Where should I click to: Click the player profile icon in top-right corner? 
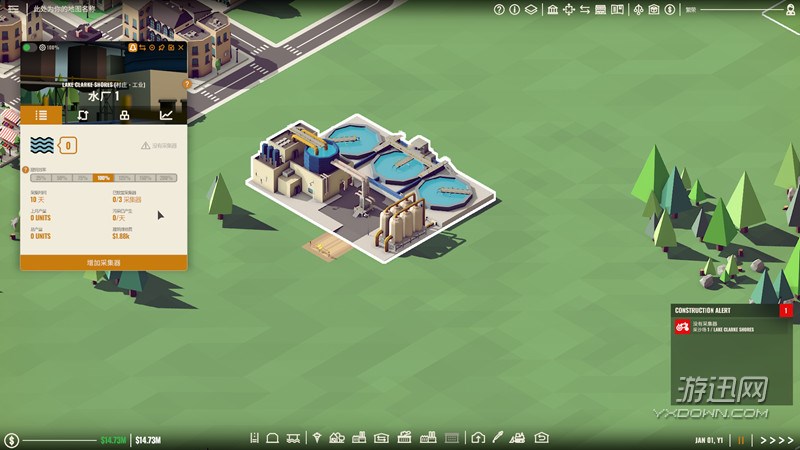click(x=787, y=9)
